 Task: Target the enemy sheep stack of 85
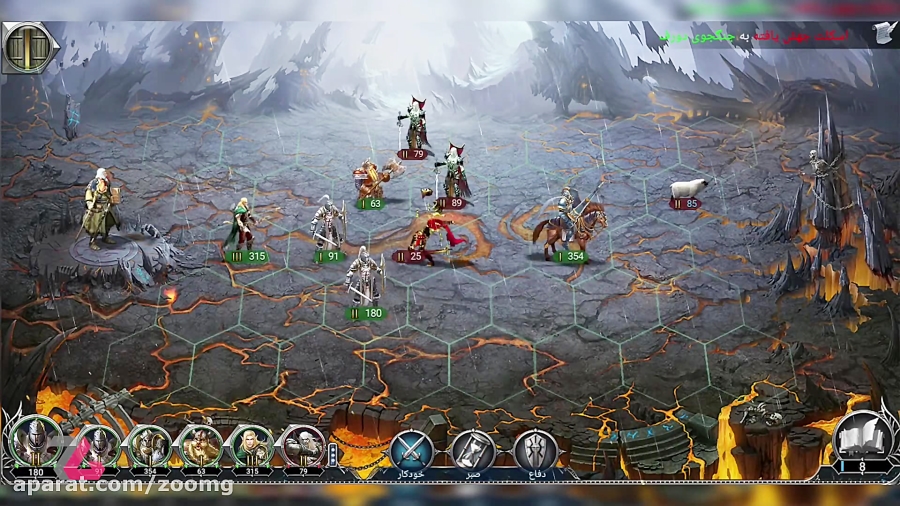(x=689, y=190)
